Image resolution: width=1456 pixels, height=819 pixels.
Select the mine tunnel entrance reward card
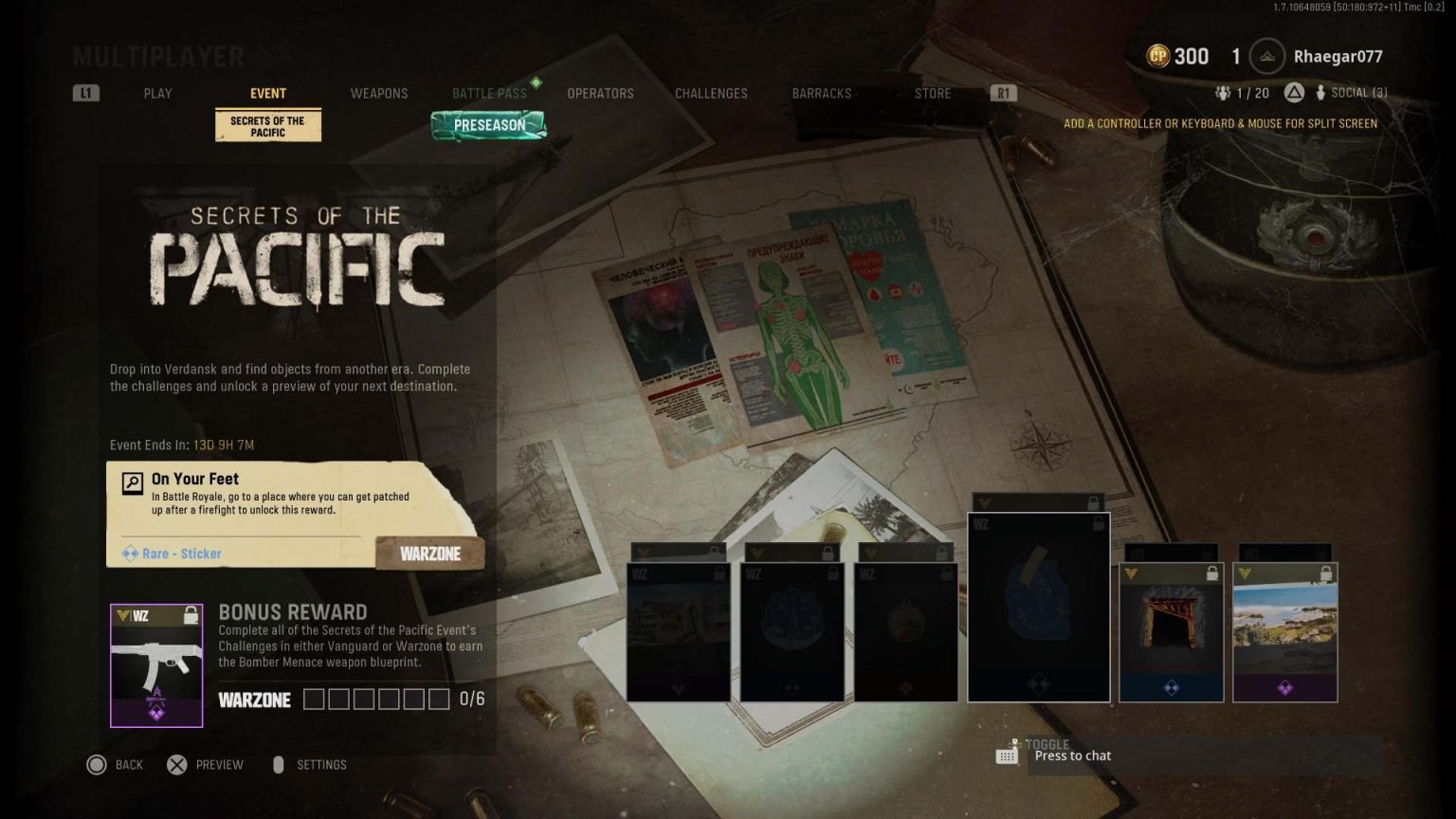[1171, 632]
